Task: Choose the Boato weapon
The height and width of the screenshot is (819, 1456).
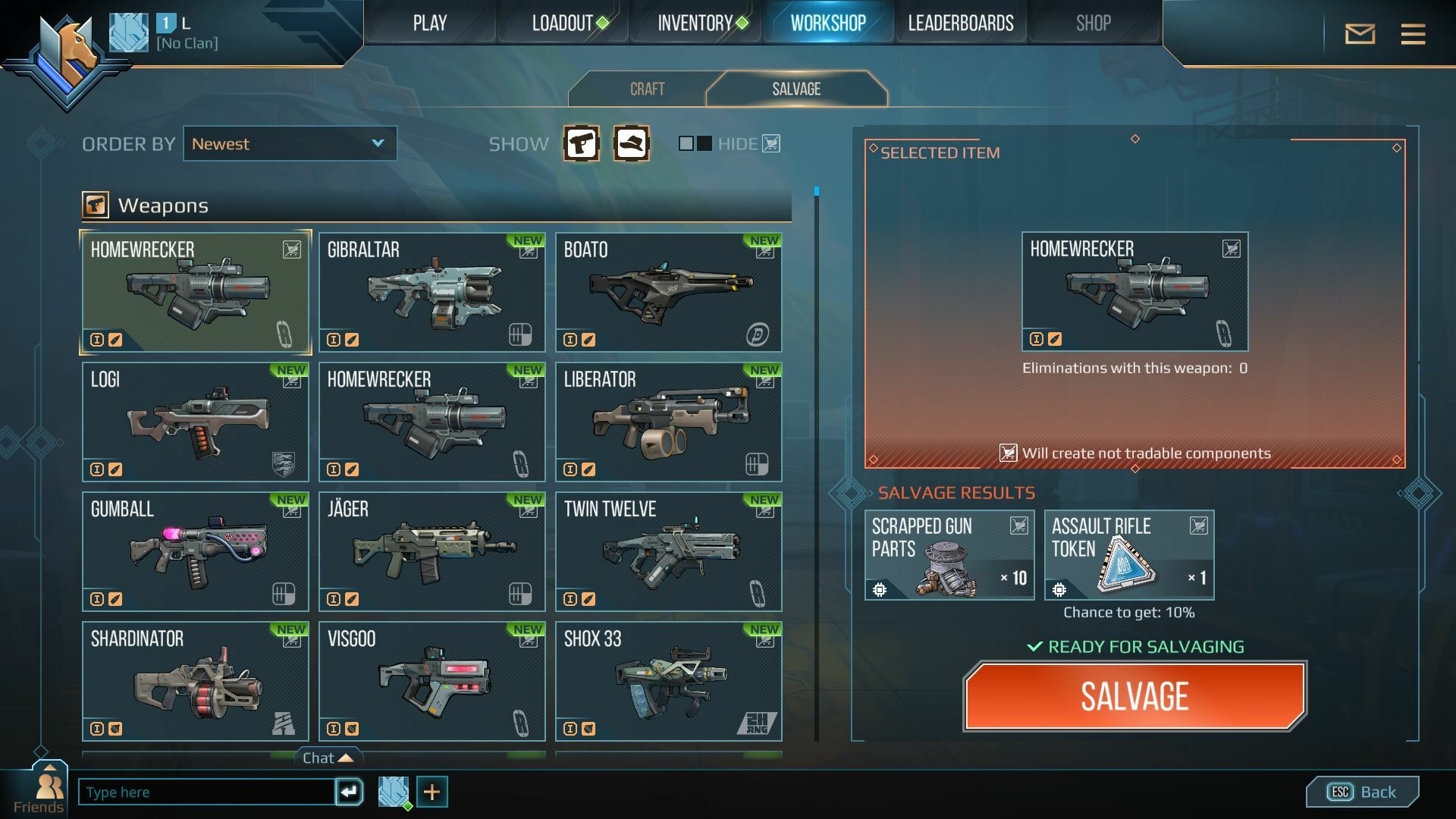Action: click(x=668, y=293)
